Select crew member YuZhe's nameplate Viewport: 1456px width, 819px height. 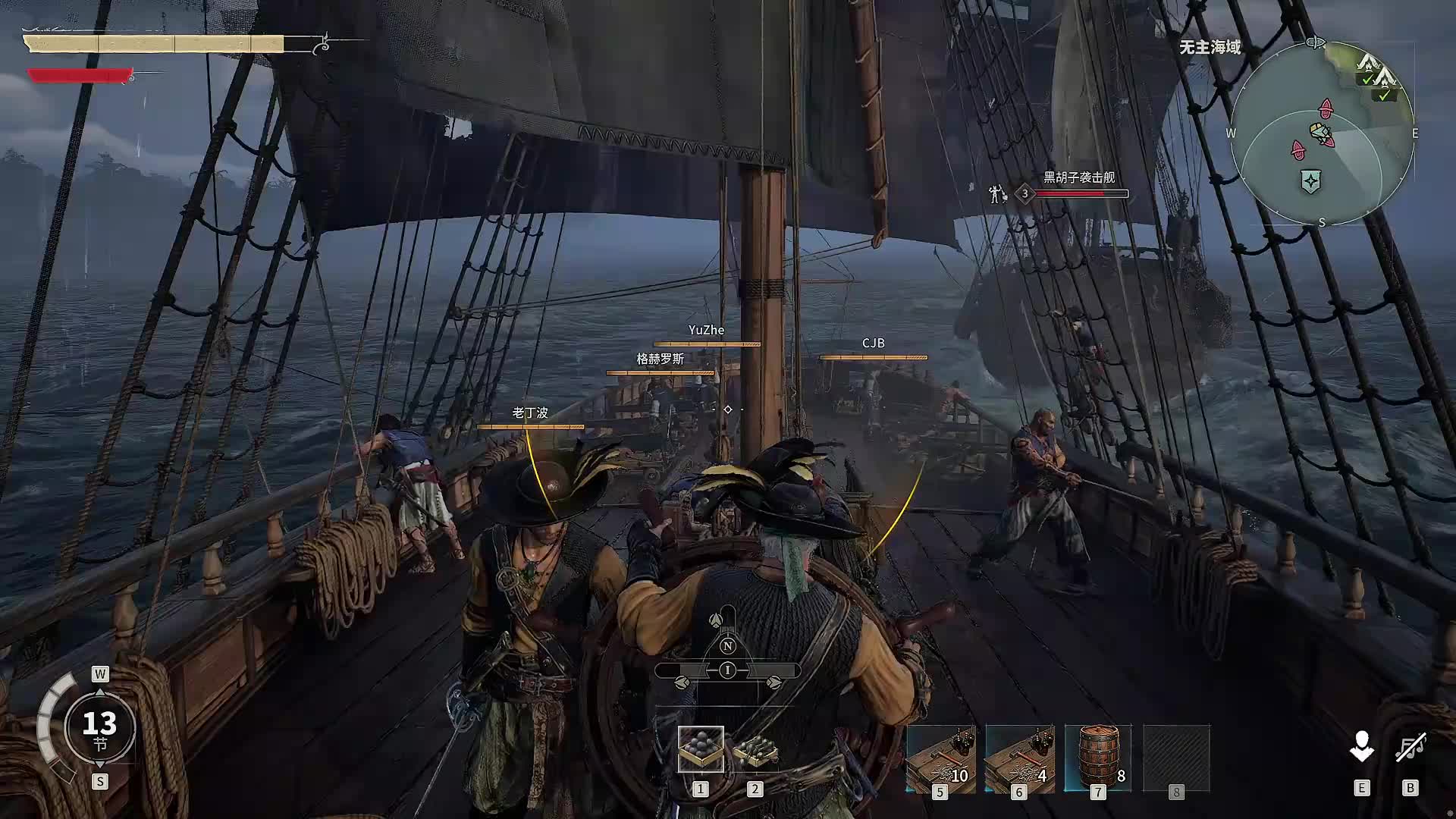(x=706, y=331)
